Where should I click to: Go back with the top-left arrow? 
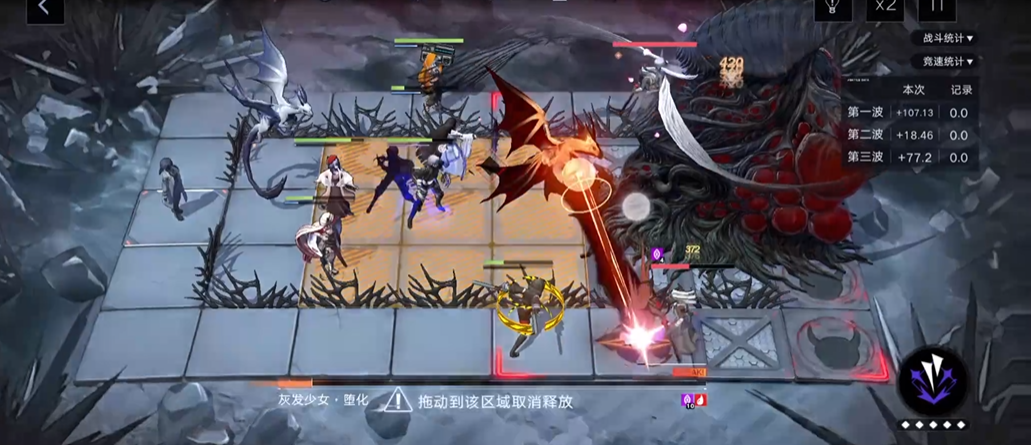click(x=43, y=7)
